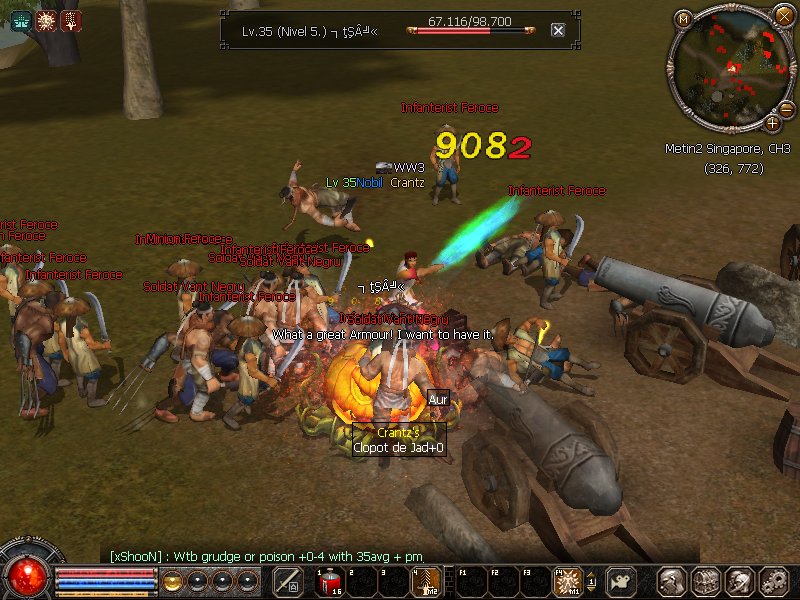Toggle the camera view button
800x600 pixels.
tap(621, 582)
